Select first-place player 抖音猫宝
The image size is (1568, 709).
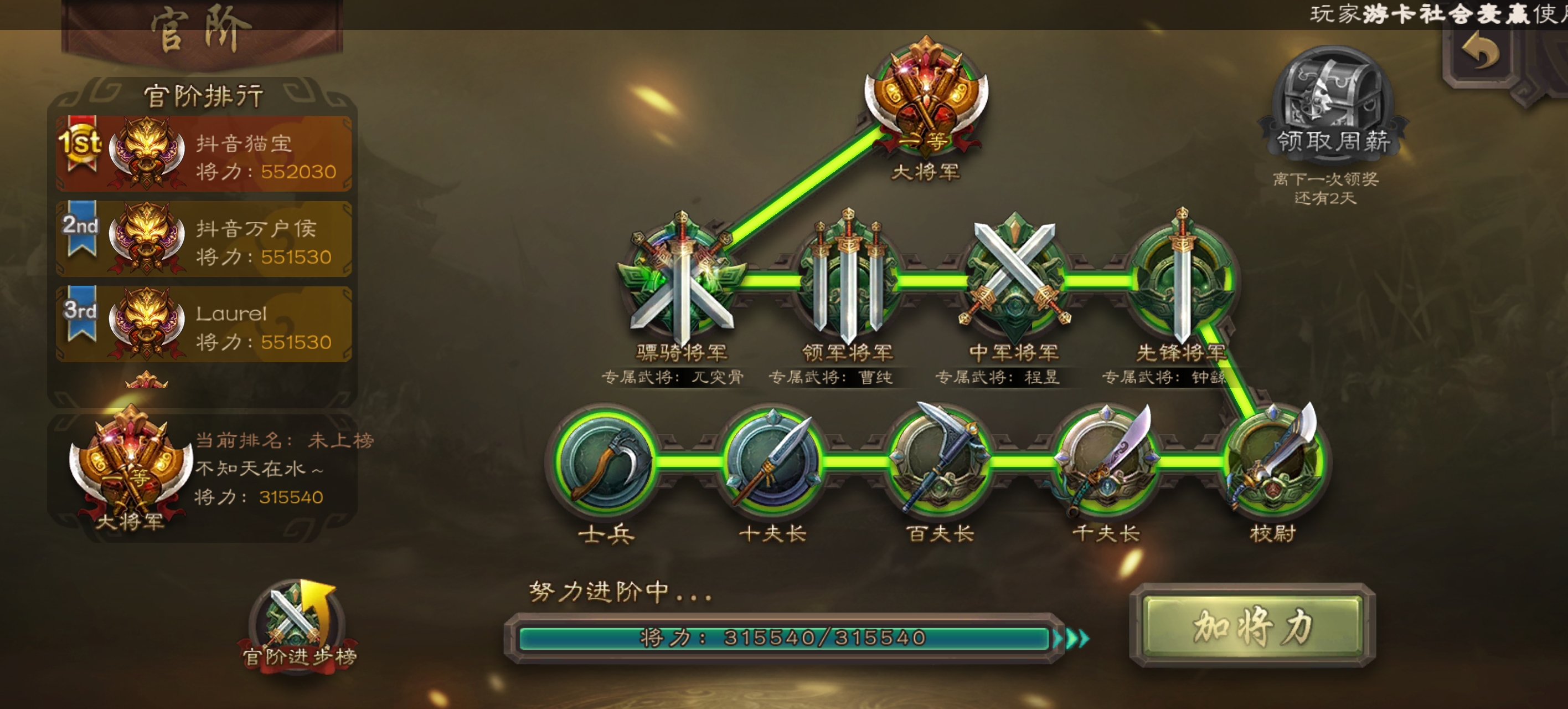204,155
